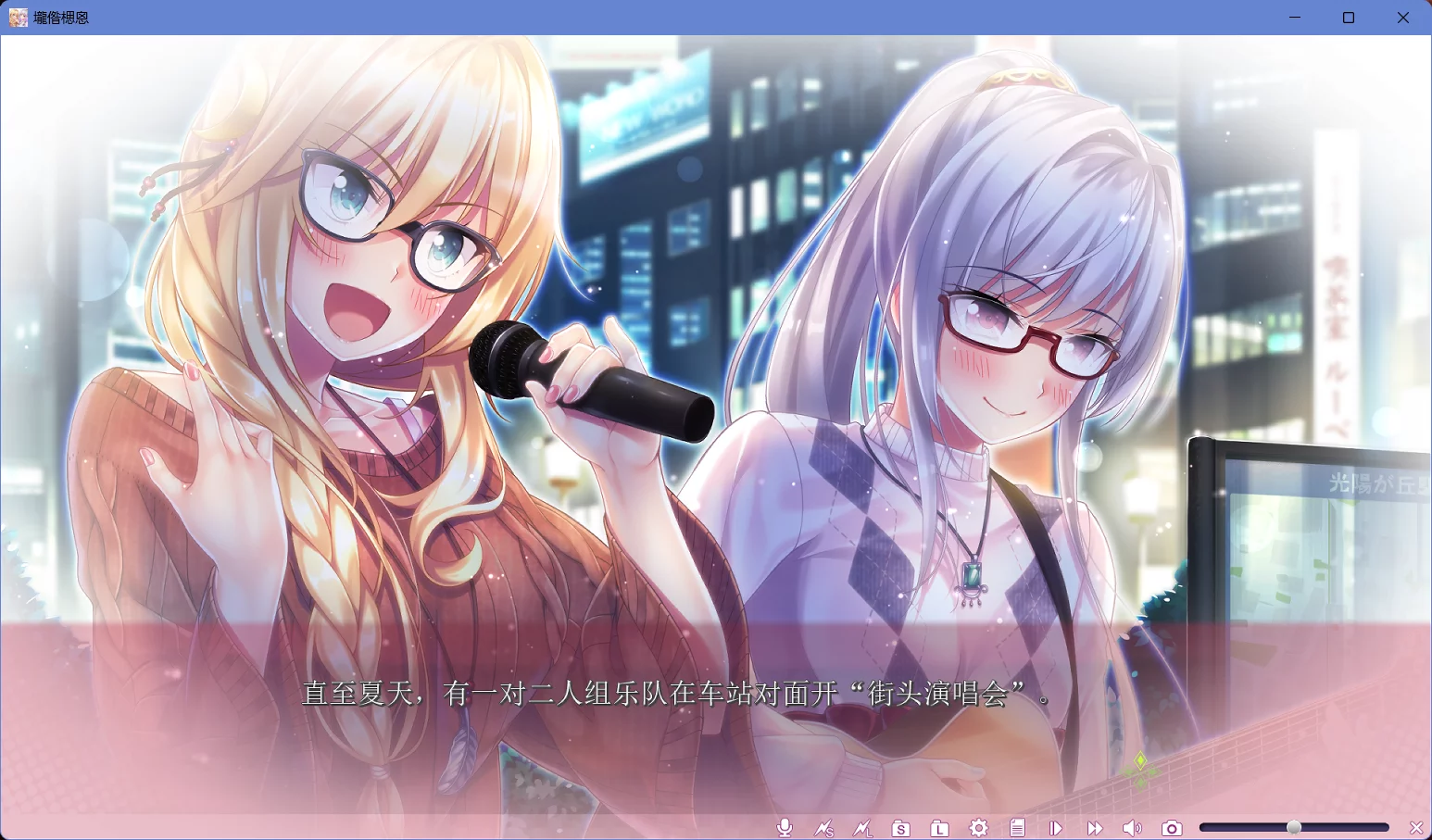Open game settings with the gear icon
This screenshot has width=1432, height=840.
coord(978,828)
